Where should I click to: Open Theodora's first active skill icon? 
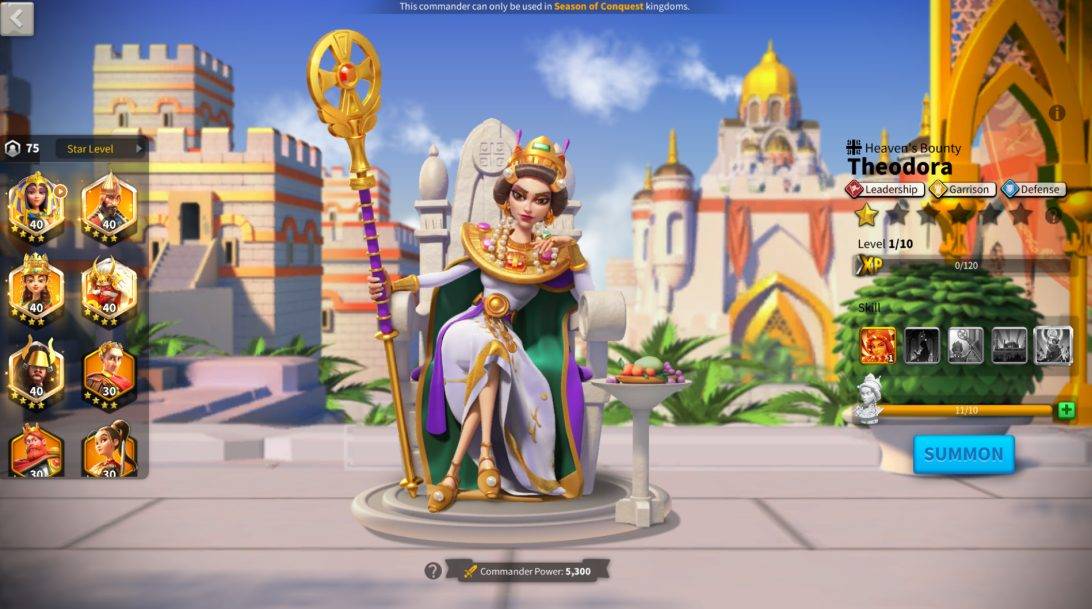878,345
